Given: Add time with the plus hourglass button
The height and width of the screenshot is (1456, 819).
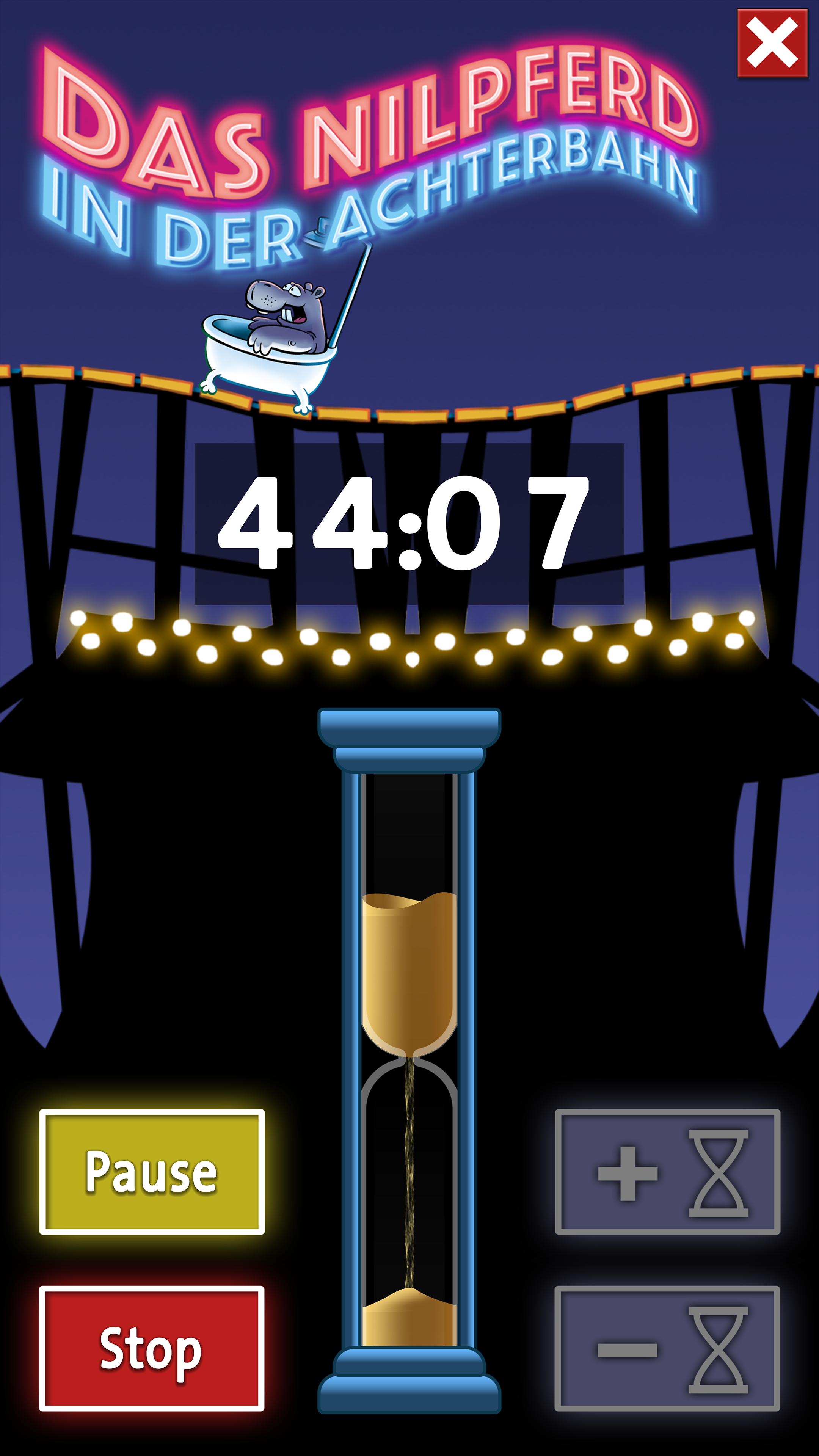Looking at the screenshot, I should (667, 1171).
